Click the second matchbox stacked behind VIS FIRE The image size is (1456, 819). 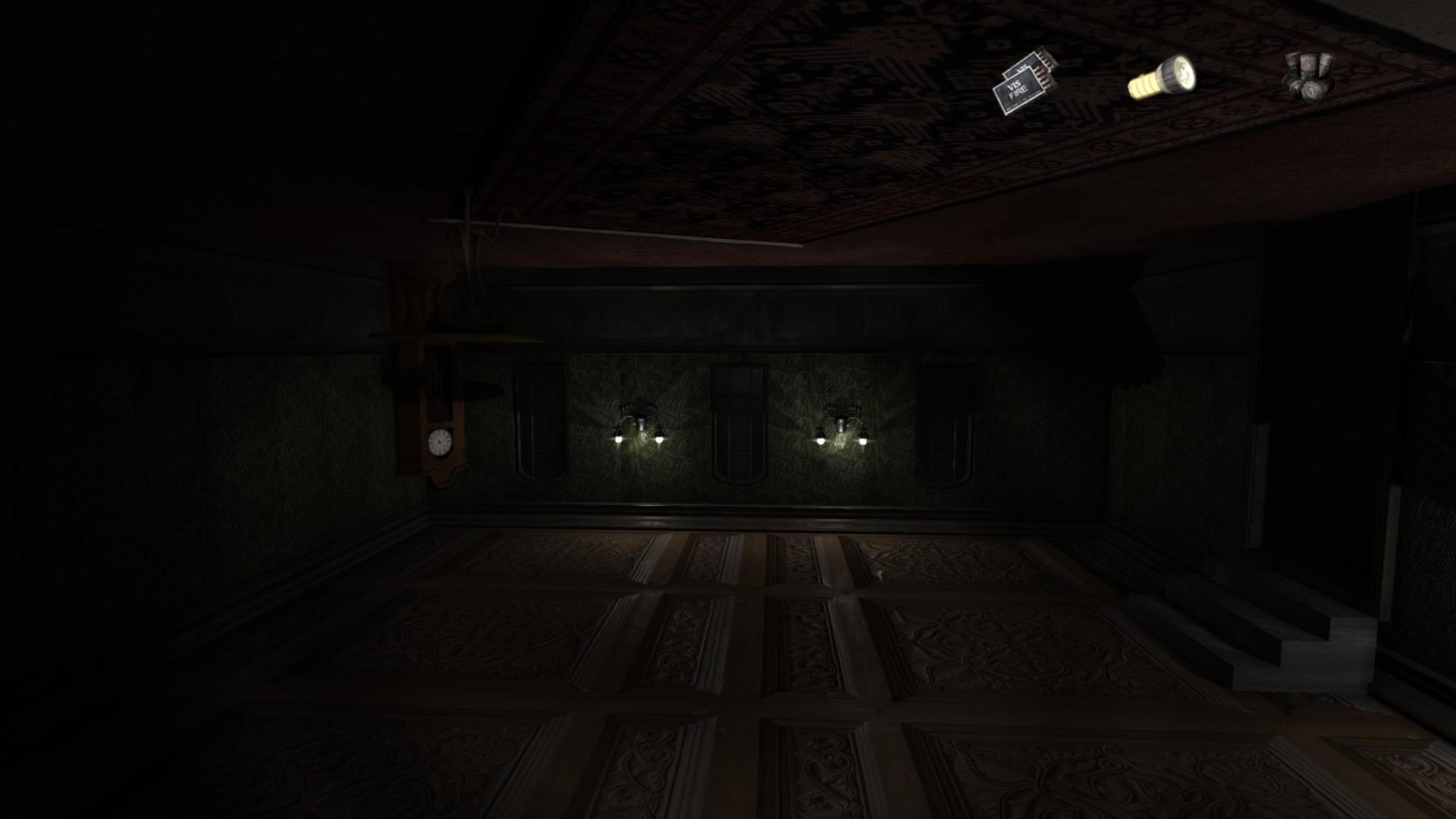click(1030, 64)
